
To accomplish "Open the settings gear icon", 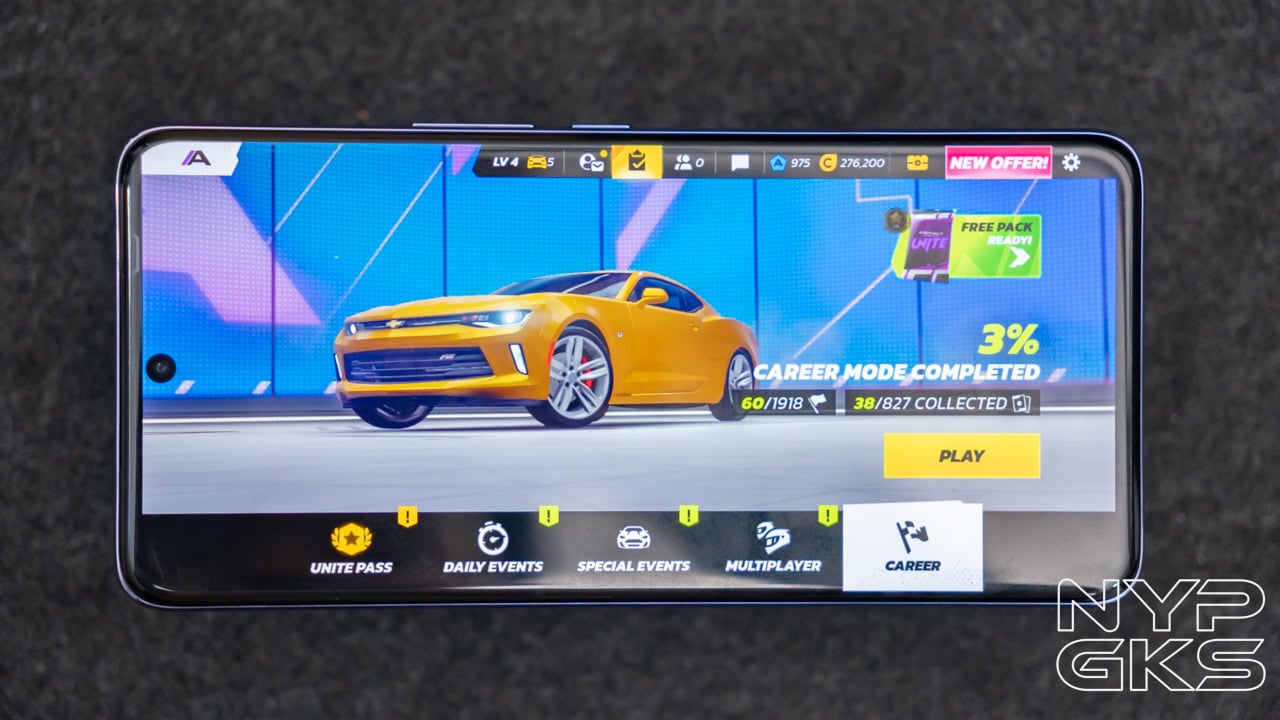I will pos(1071,162).
